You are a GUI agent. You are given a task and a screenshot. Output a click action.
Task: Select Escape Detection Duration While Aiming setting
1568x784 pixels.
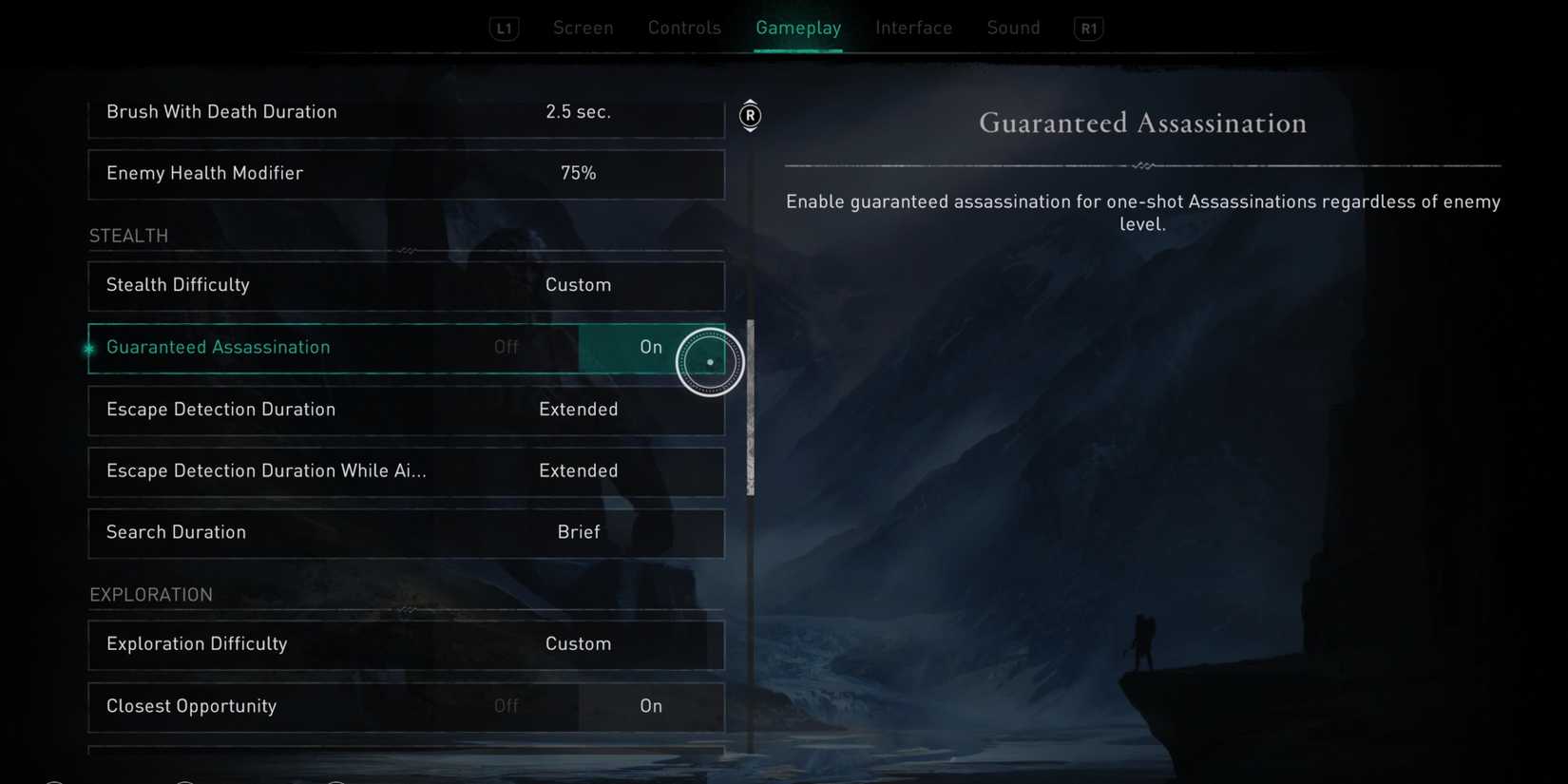tap(407, 471)
